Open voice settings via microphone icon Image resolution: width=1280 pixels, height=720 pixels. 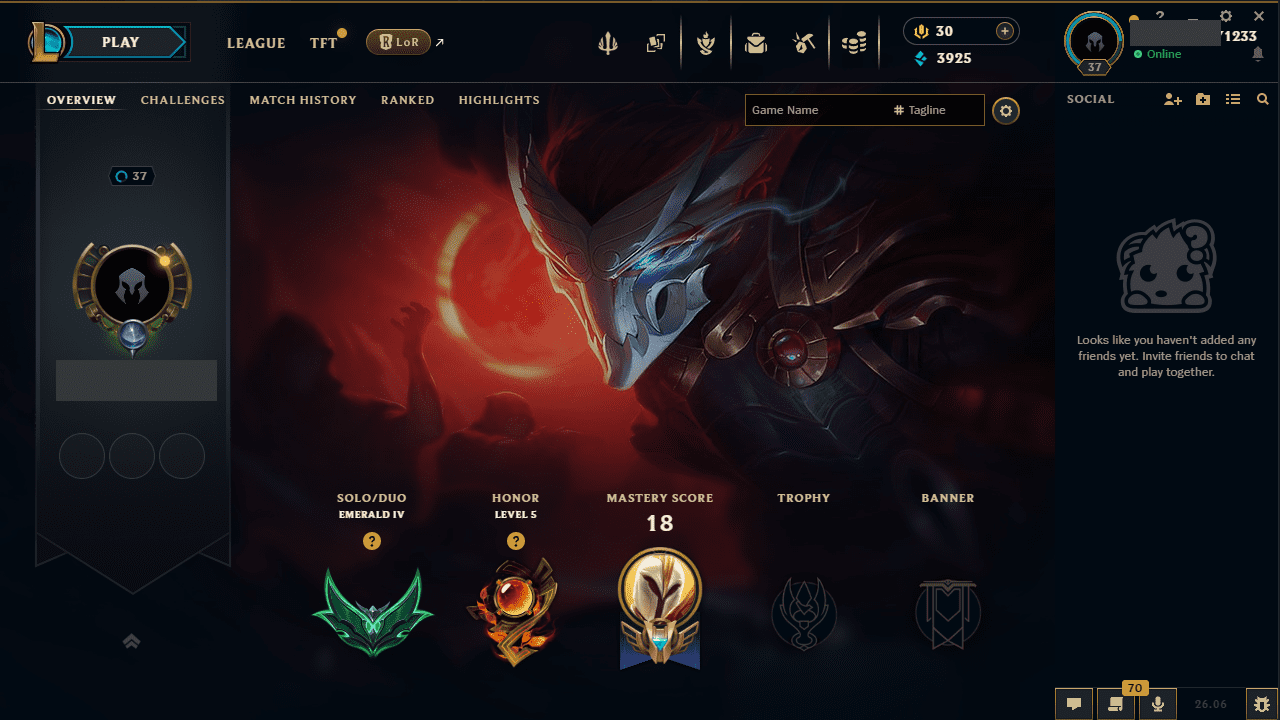1158,705
